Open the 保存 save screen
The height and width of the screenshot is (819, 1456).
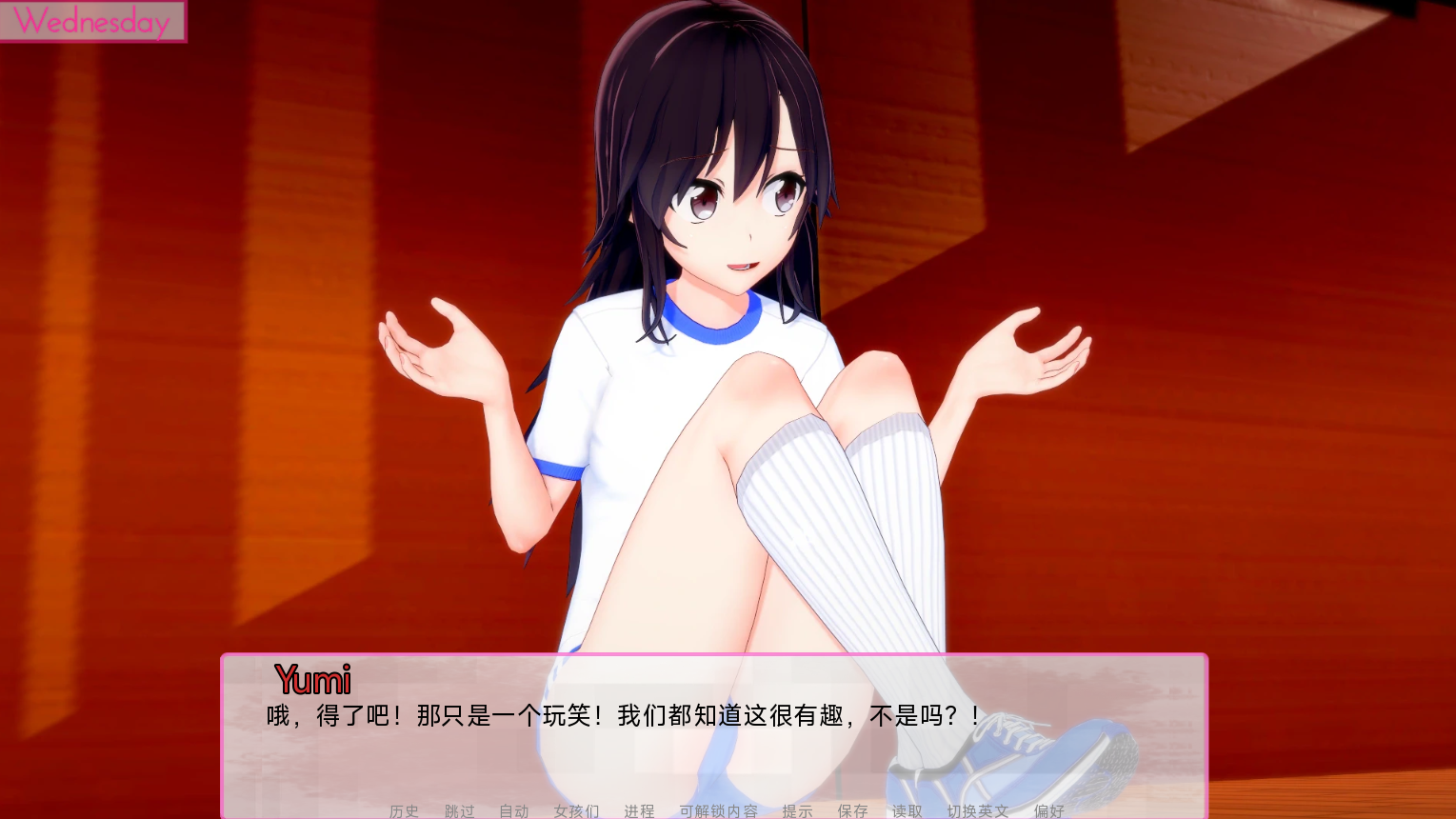click(x=852, y=811)
